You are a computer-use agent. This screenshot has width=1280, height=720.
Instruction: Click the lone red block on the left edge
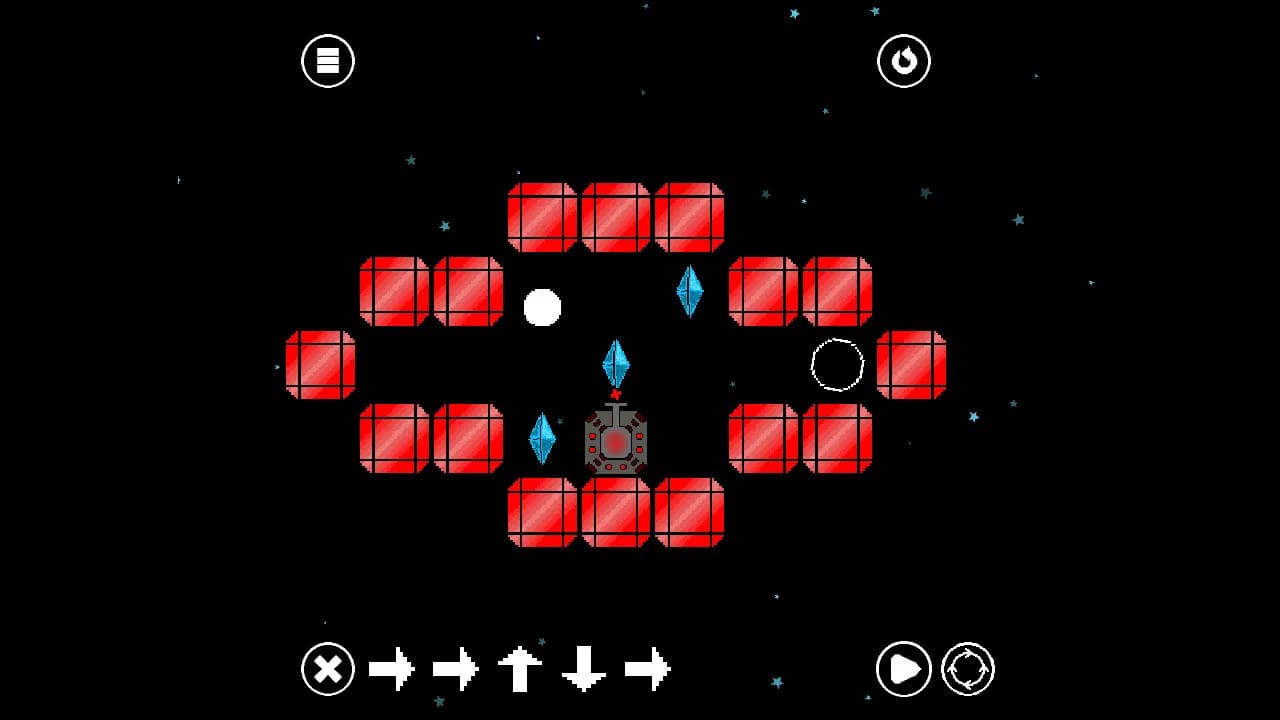tap(318, 367)
